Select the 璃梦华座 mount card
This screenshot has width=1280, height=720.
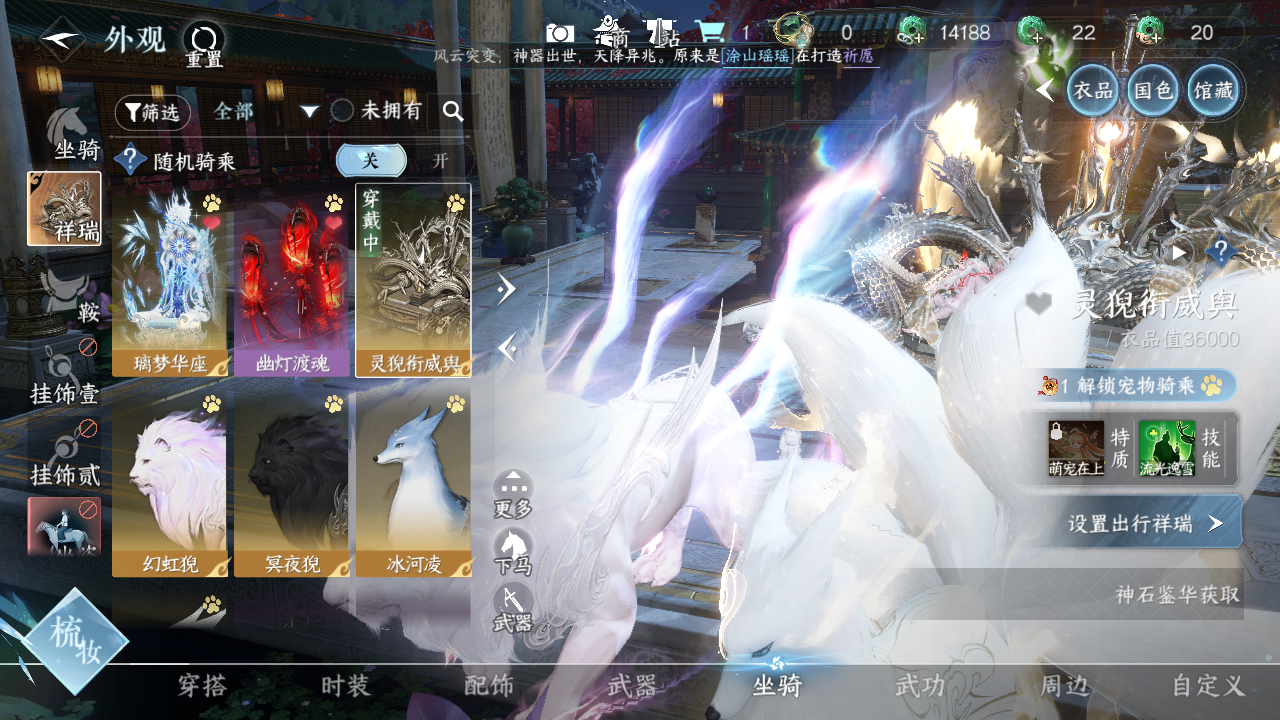point(169,281)
